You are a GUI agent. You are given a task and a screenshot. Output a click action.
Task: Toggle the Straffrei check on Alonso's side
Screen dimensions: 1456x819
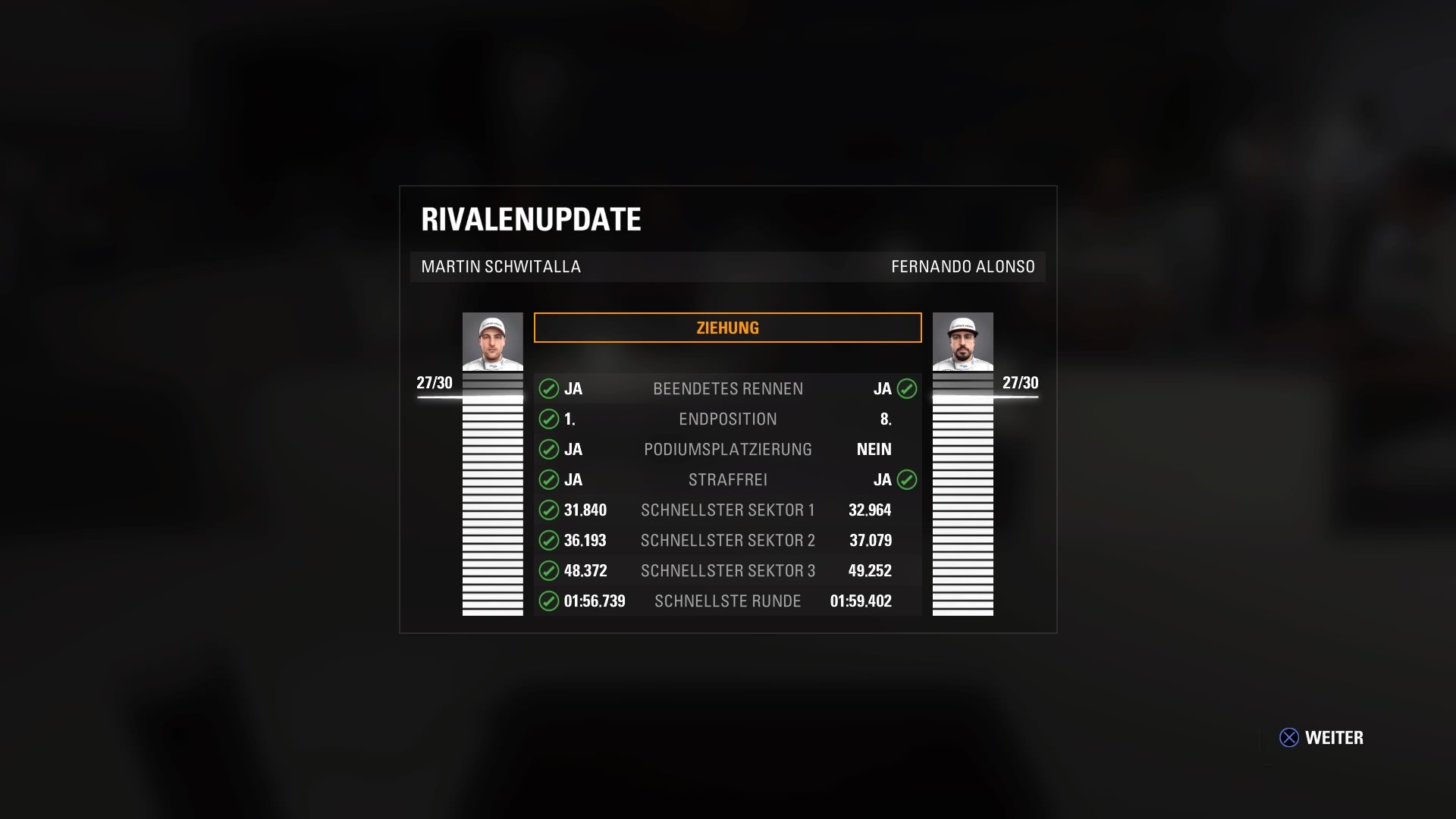tap(907, 479)
